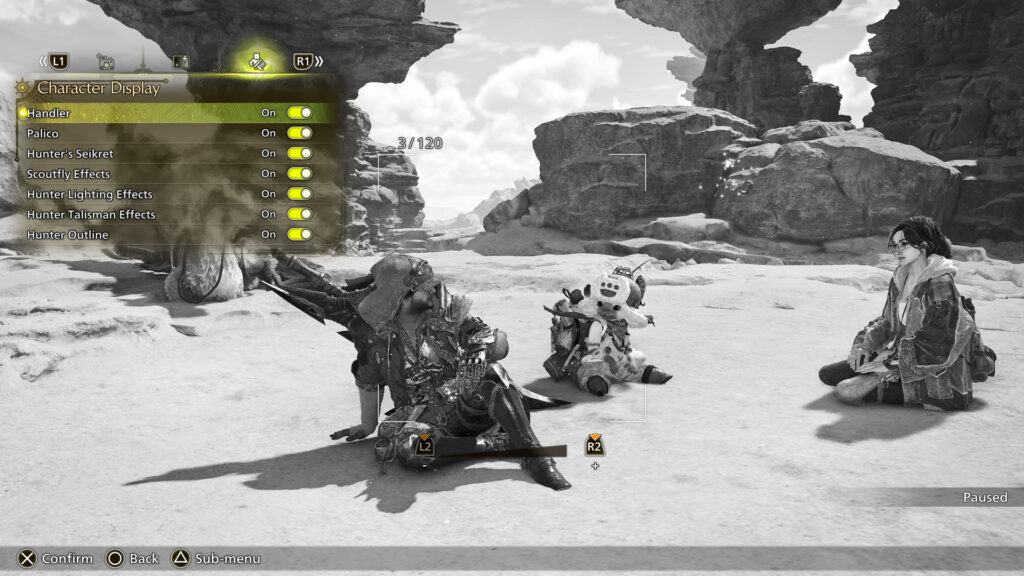This screenshot has width=1024, height=576.
Task: Switch off Hunter Lighting Effects
Action: pyautogui.click(x=299, y=194)
